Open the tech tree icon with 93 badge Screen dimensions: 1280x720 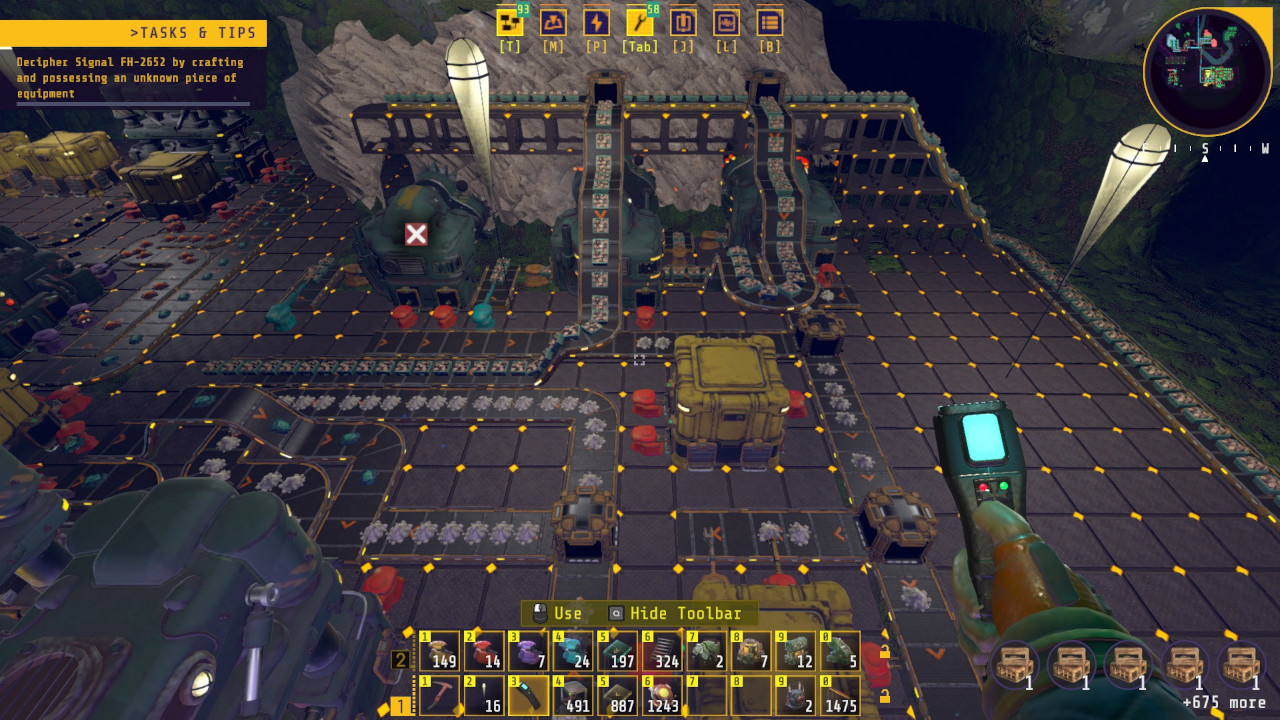click(510, 23)
